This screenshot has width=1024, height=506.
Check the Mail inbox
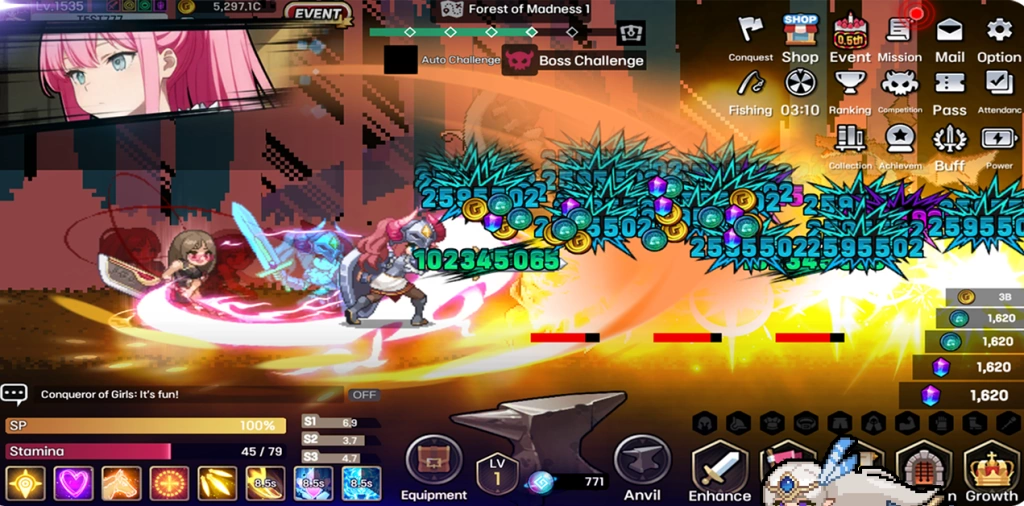point(949,37)
